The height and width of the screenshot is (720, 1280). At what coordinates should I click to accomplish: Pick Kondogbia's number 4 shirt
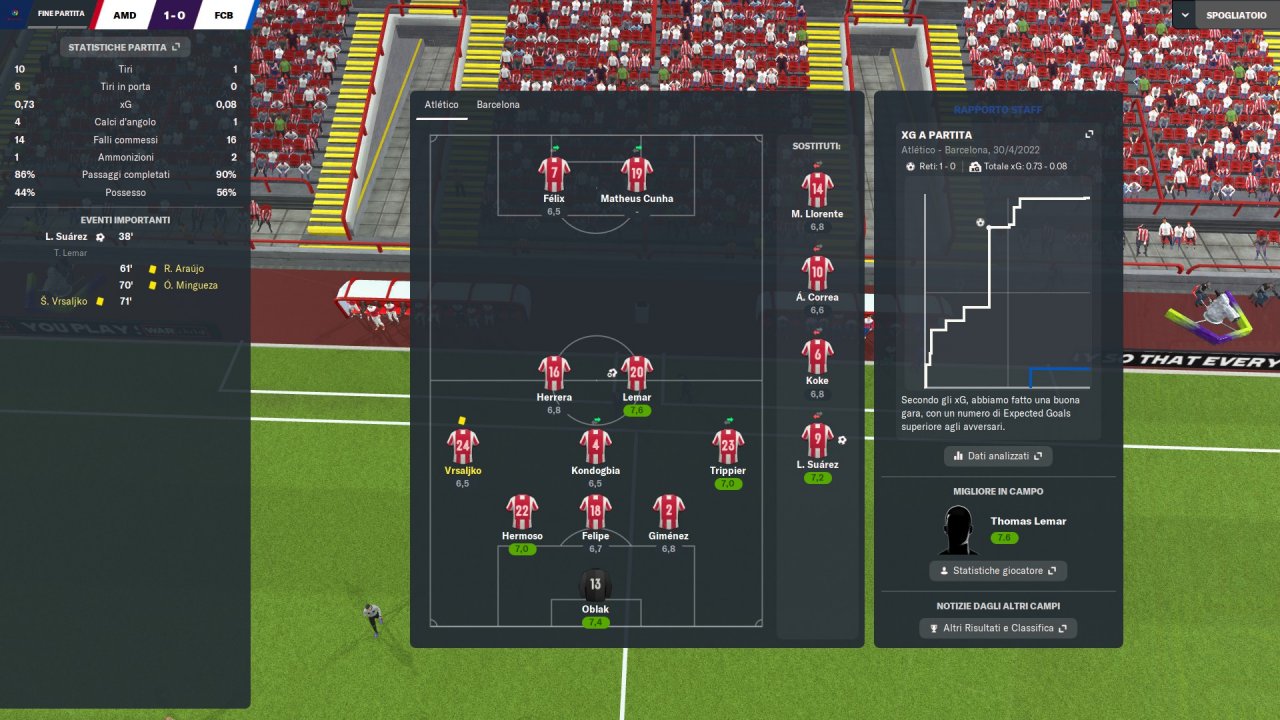coord(595,446)
